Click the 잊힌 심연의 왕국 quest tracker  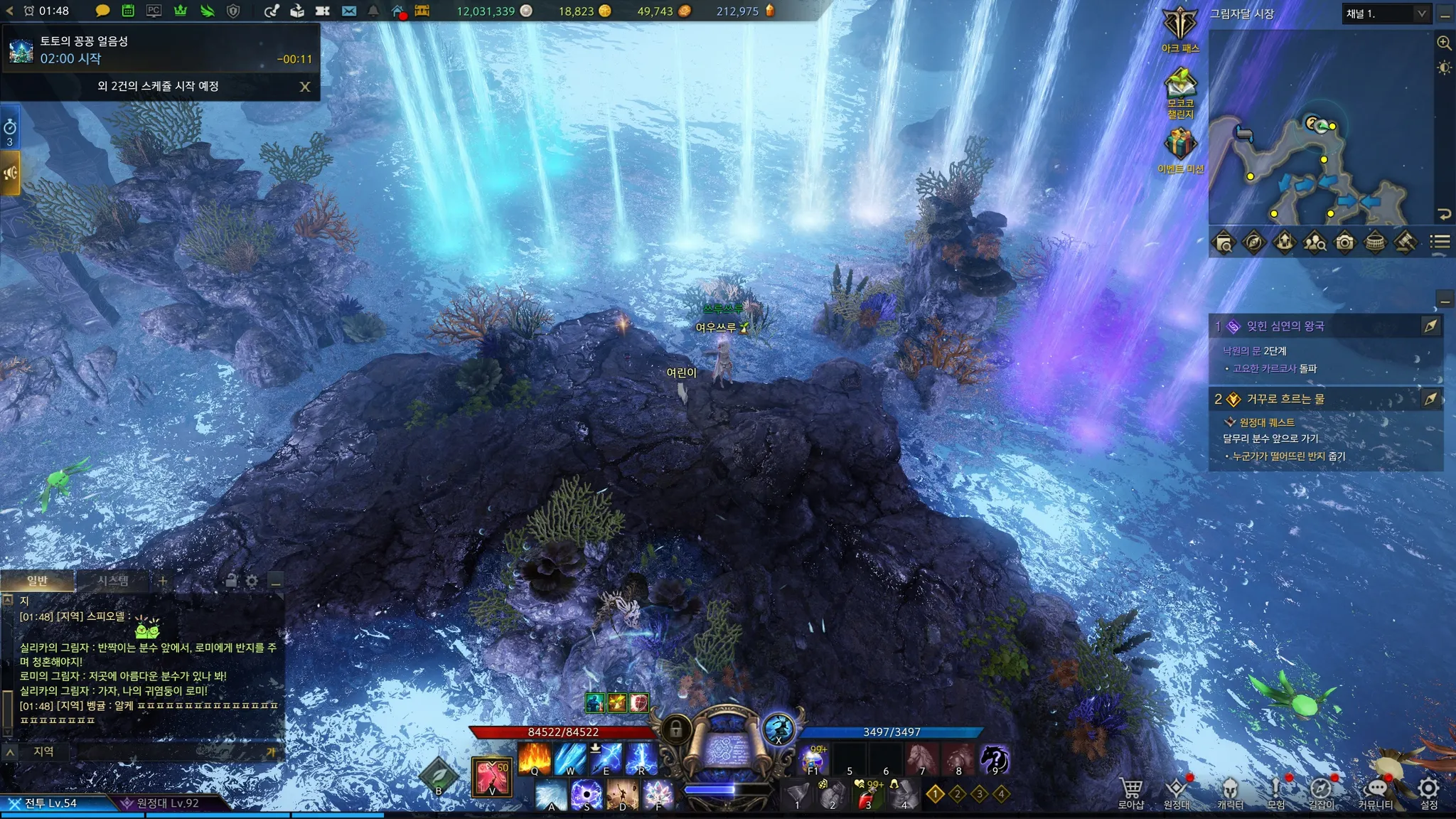(1285, 326)
